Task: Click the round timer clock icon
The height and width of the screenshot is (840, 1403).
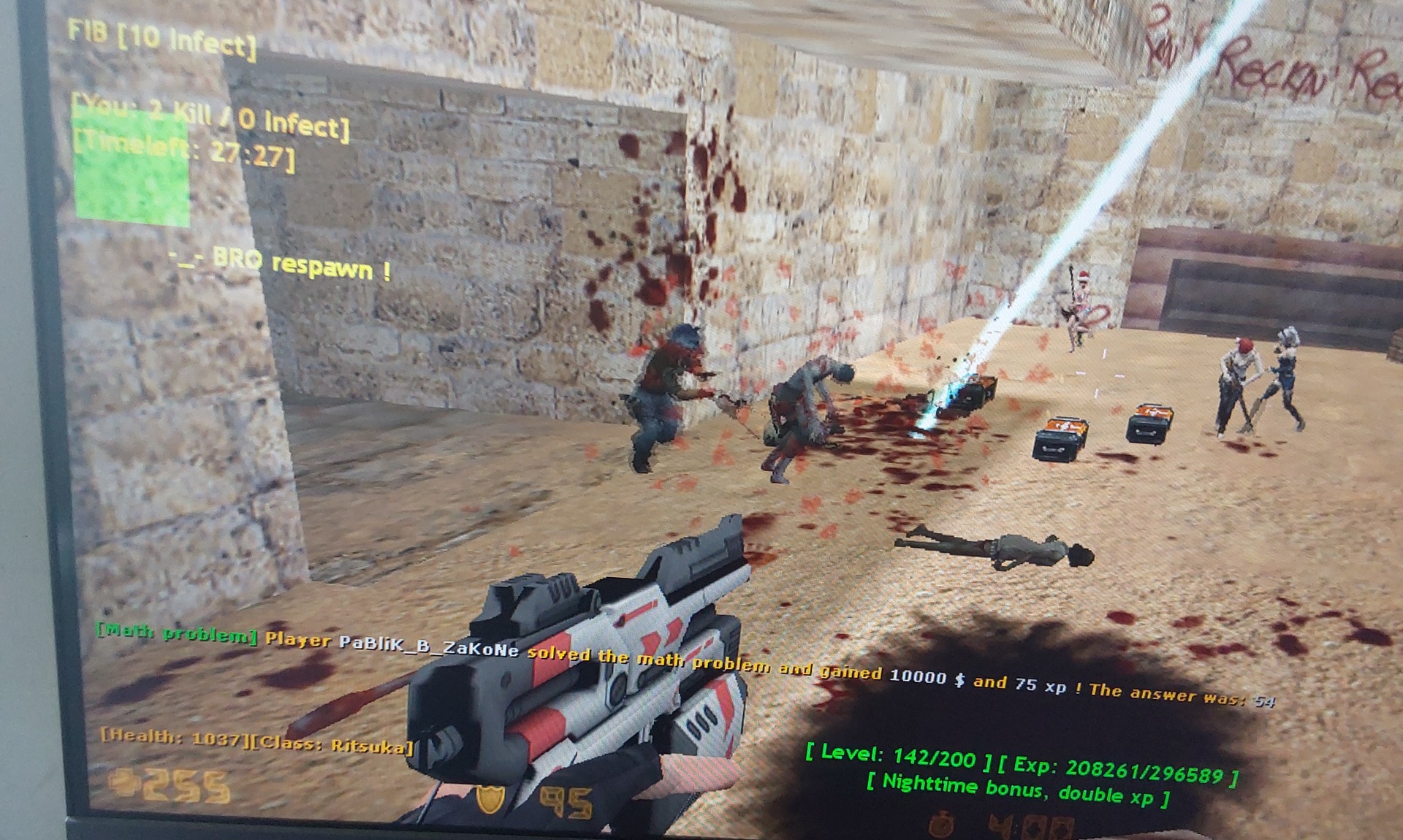Action: 943,825
